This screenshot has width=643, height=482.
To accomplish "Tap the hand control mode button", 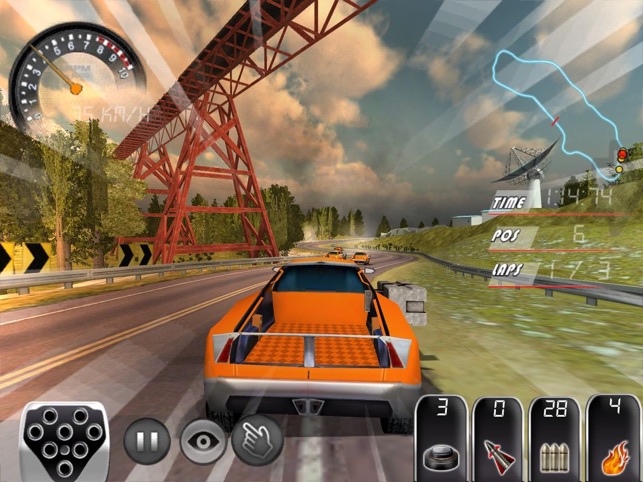I will pos(256,438).
